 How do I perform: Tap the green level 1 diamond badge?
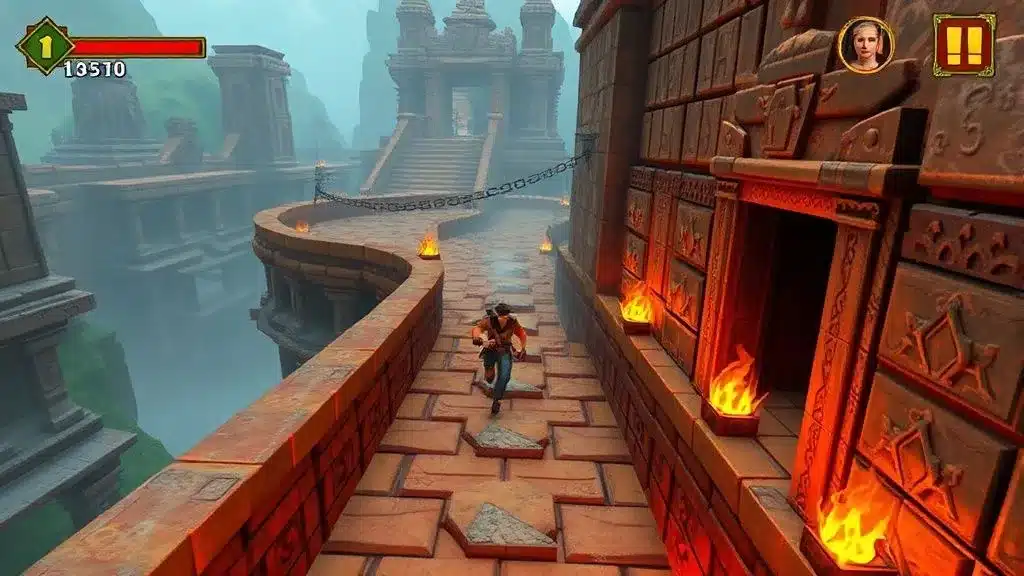(x=44, y=45)
